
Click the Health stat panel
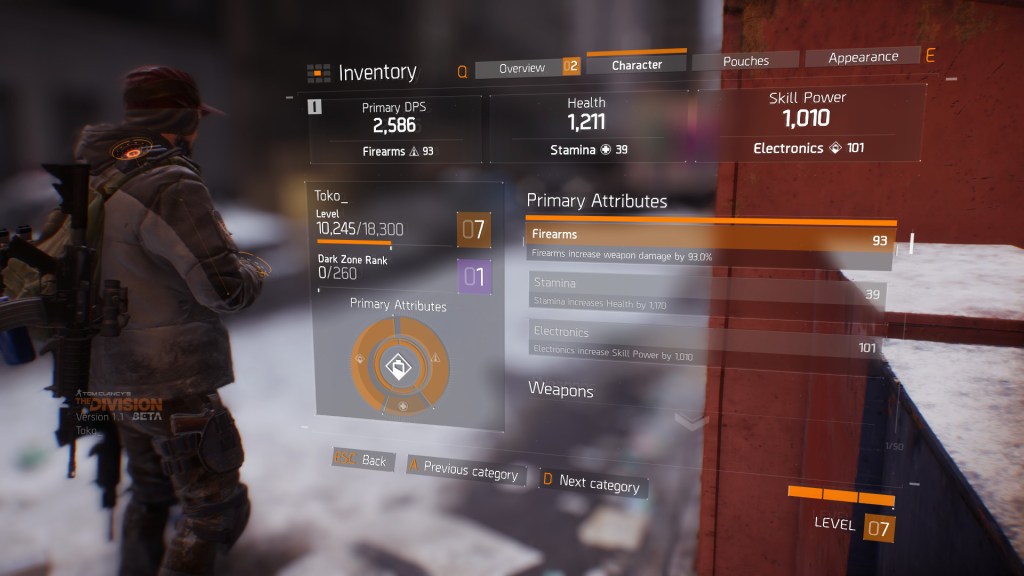click(x=587, y=127)
